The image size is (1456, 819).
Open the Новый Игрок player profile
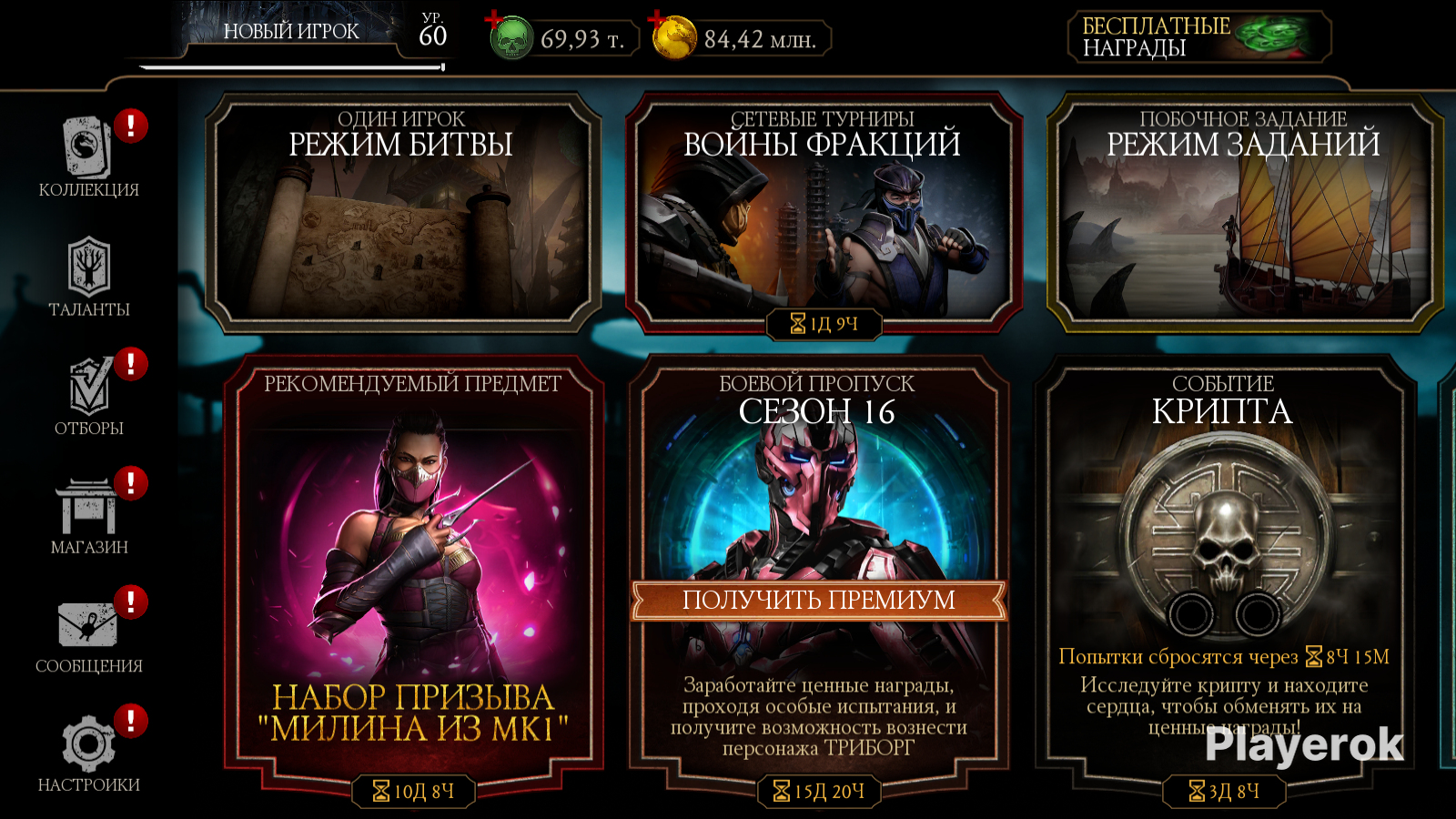click(291, 33)
